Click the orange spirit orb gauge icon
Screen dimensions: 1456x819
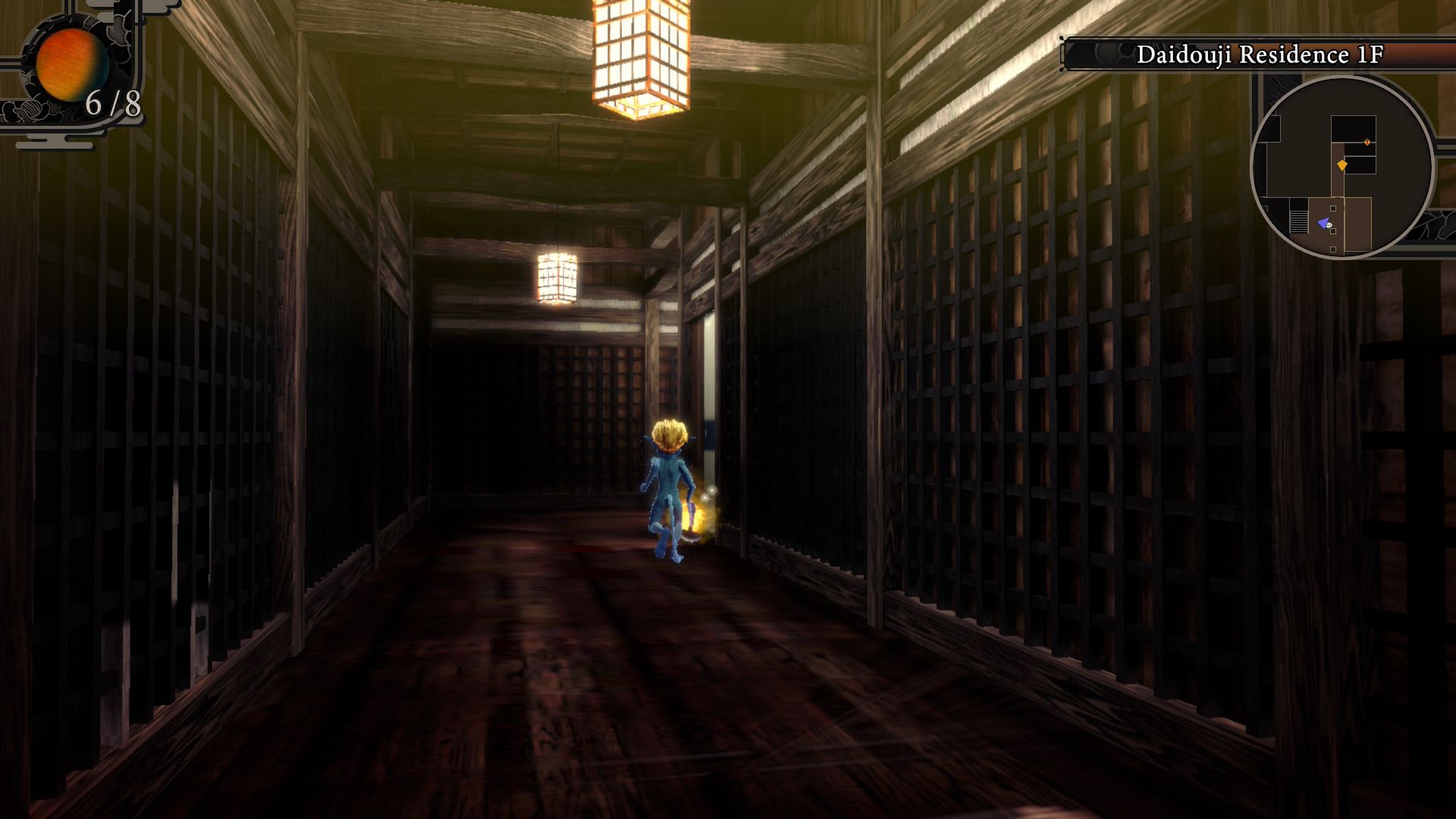click(72, 64)
